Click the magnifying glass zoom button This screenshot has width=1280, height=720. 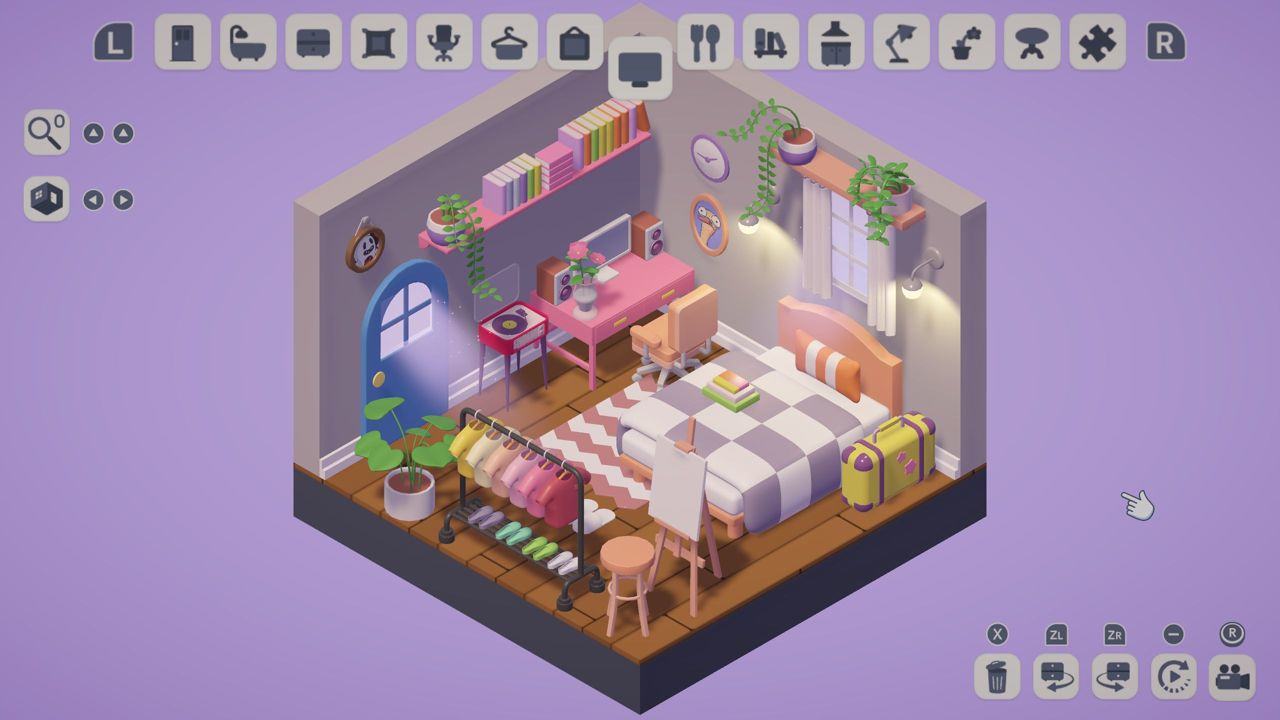coord(47,132)
